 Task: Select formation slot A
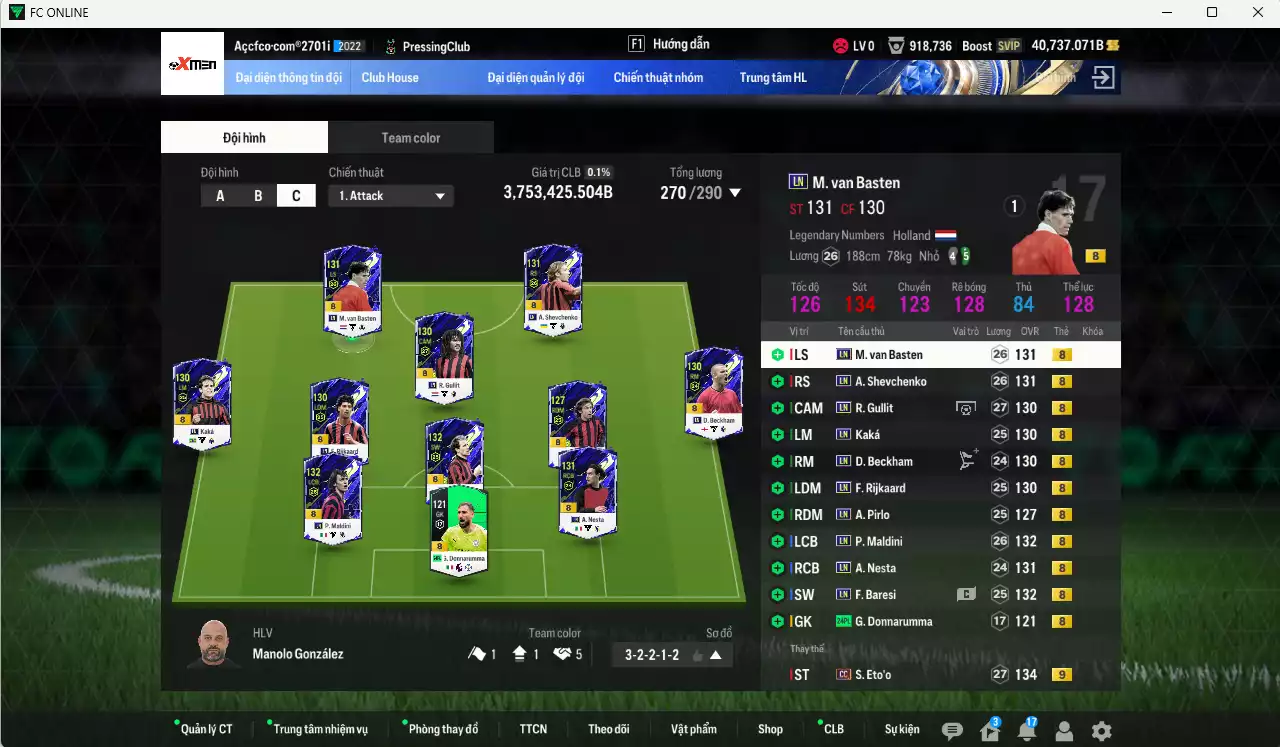click(x=220, y=195)
